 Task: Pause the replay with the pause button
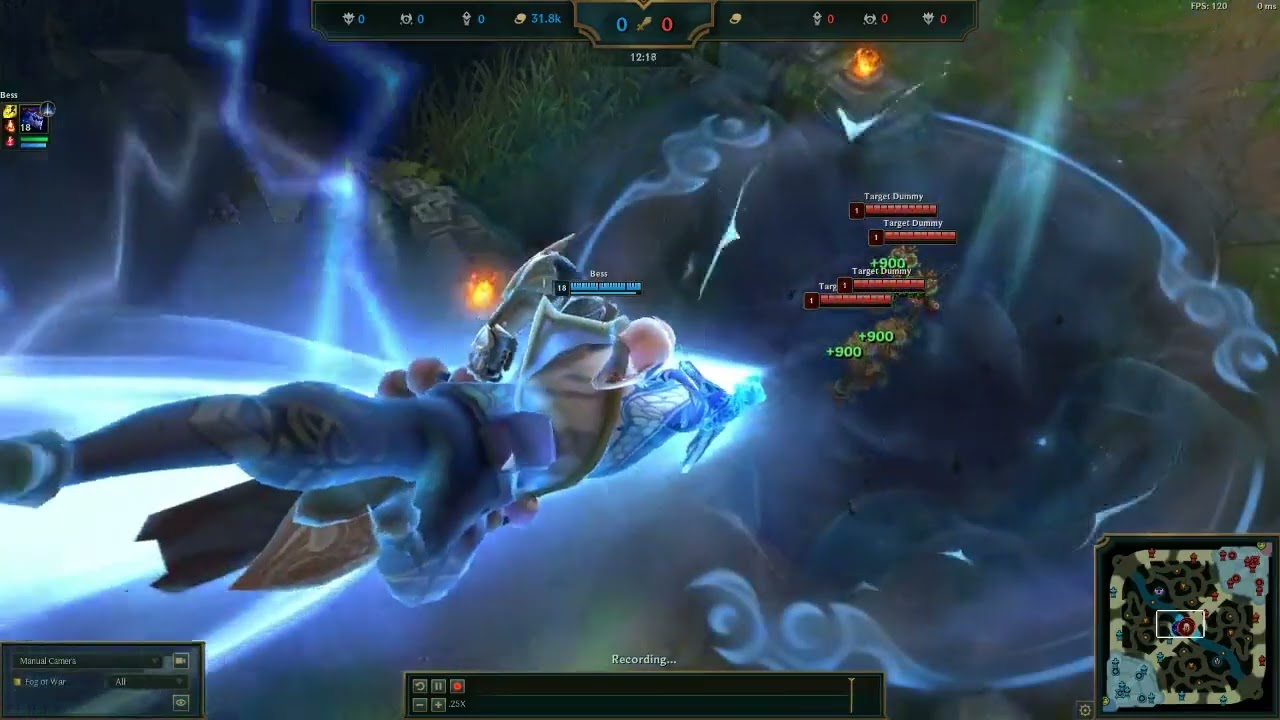[438, 686]
